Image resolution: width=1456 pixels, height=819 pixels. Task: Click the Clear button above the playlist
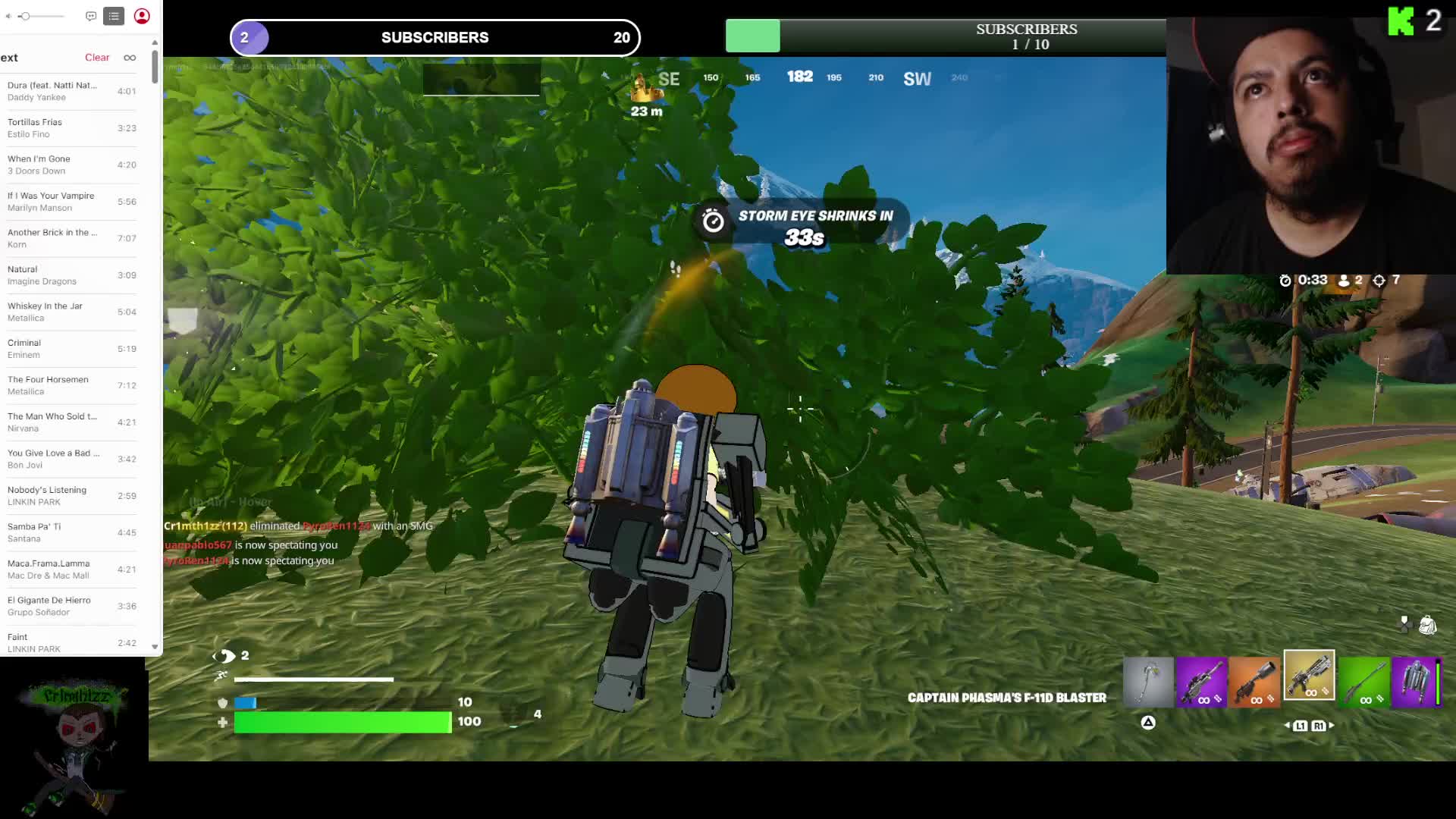[x=97, y=57]
